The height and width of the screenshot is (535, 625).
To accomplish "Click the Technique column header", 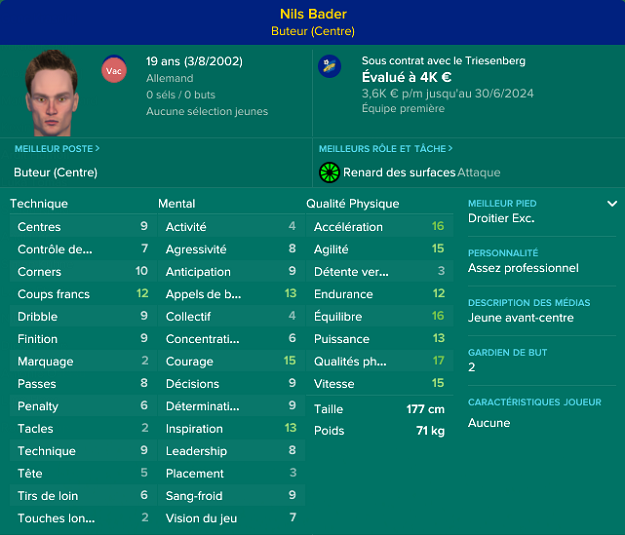I will 39,203.
